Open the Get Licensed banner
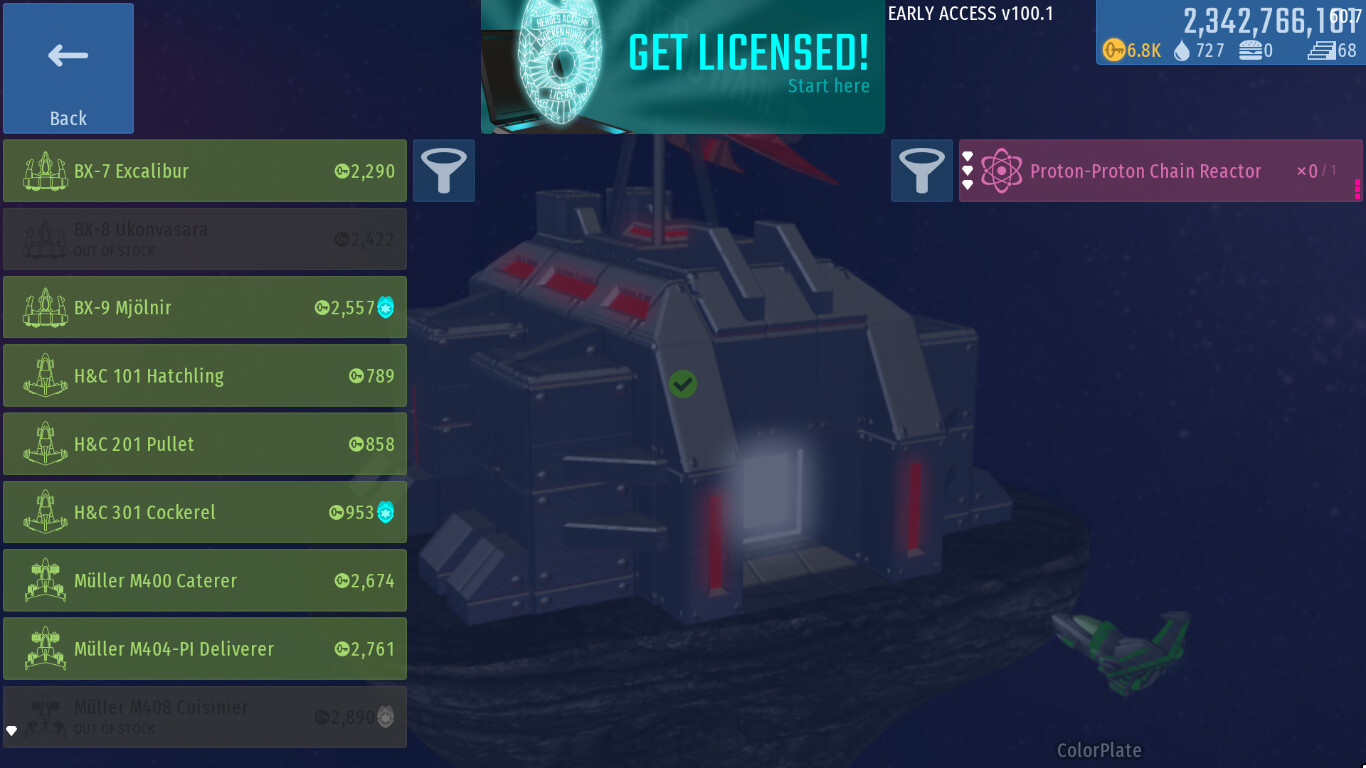The width and height of the screenshot is (1366, 768). click(683, 67)
